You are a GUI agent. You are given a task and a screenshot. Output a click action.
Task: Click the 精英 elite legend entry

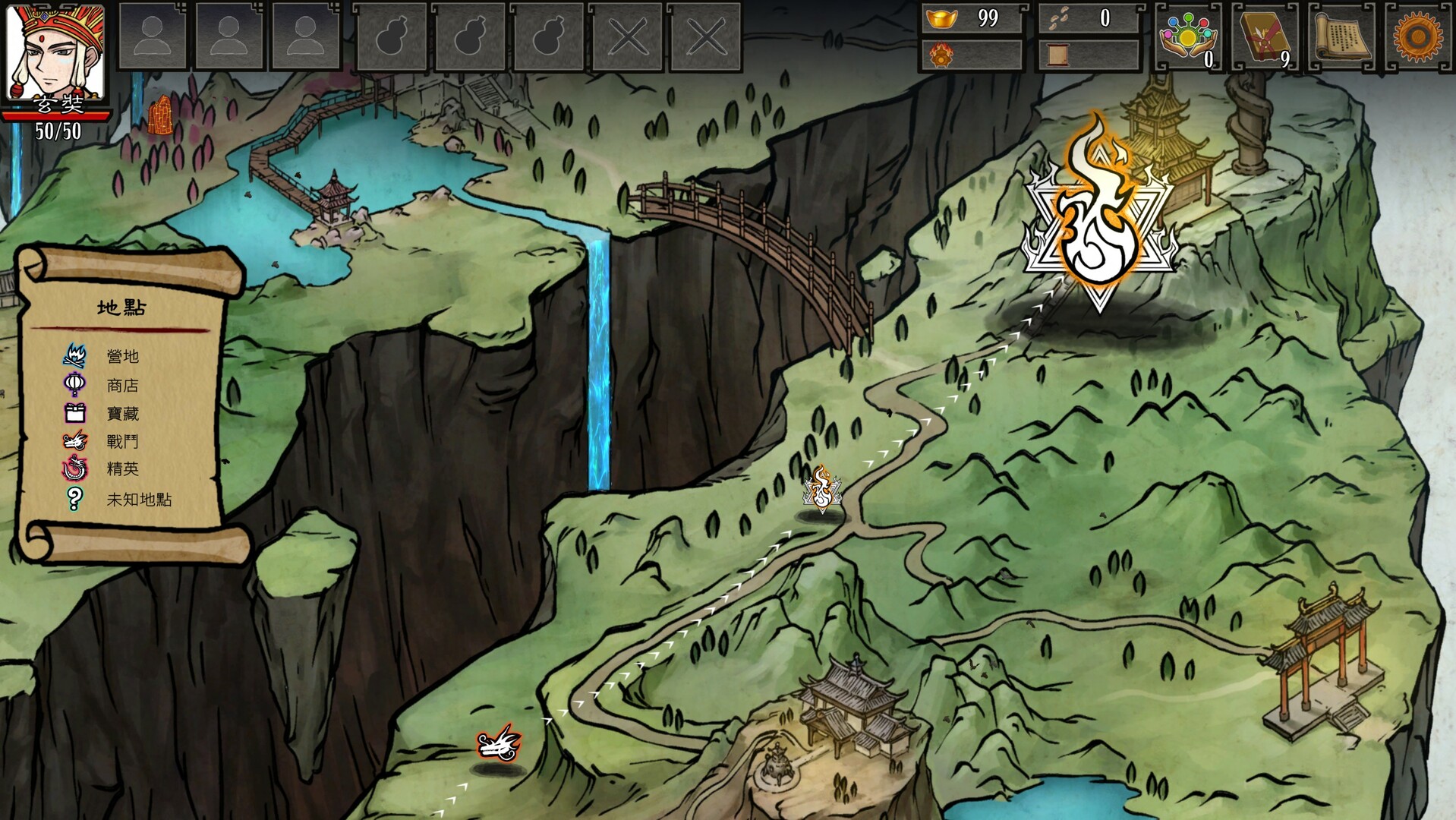tap(122, 469)
